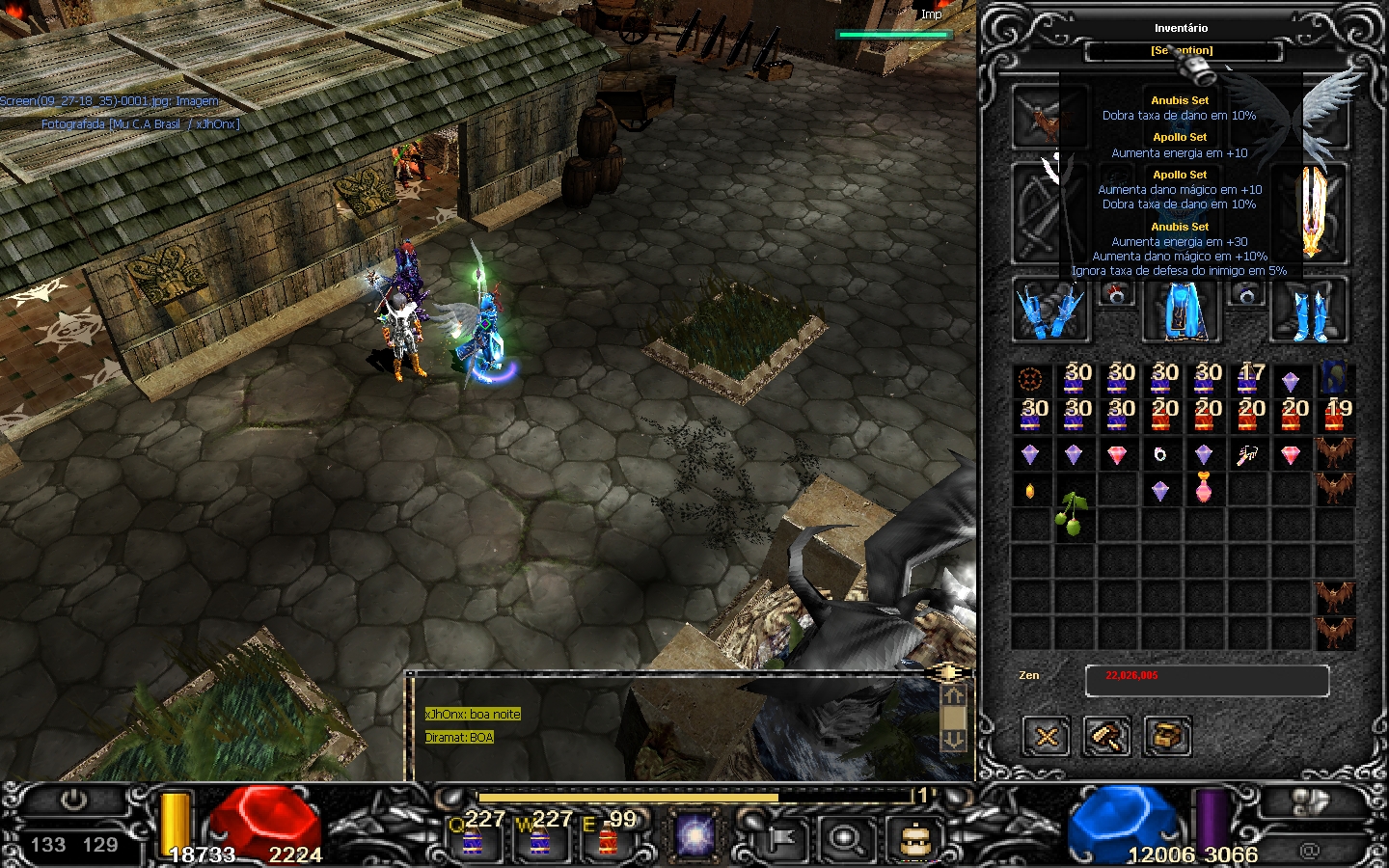Open the magnifying glass search button
1389x868 pixels.
(x=846, y=837)
